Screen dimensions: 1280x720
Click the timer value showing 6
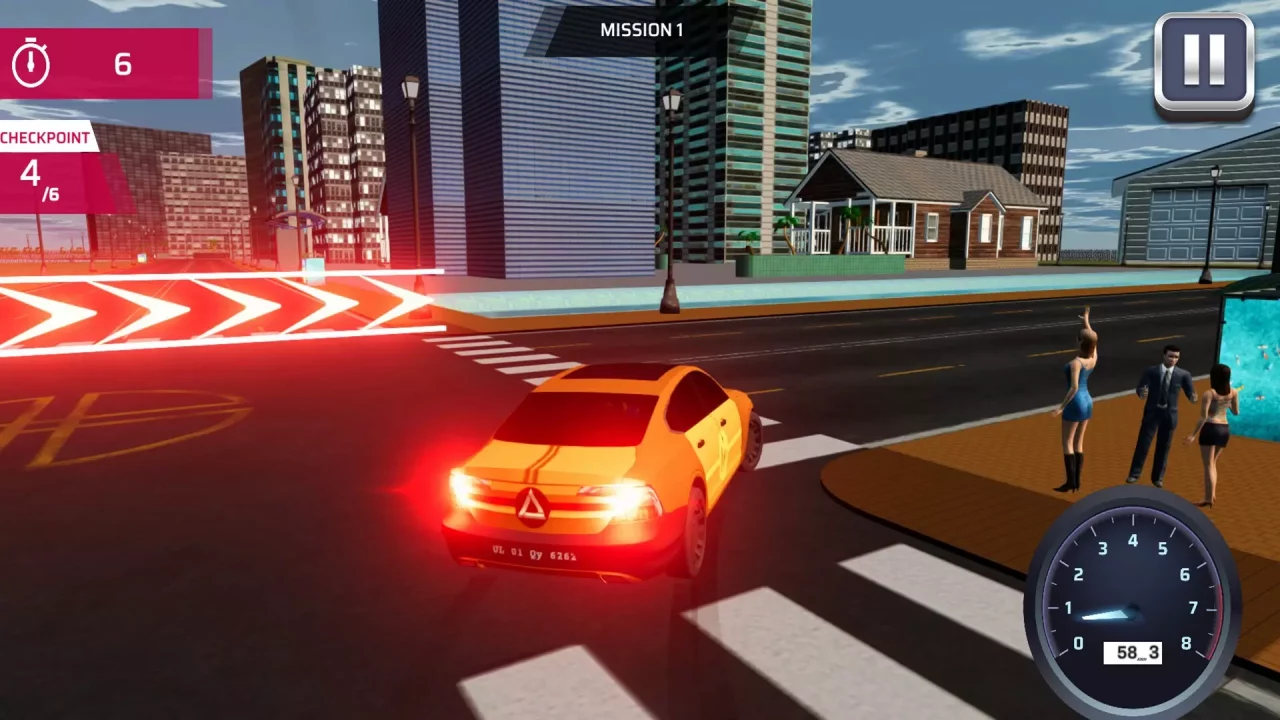point(121,64)
